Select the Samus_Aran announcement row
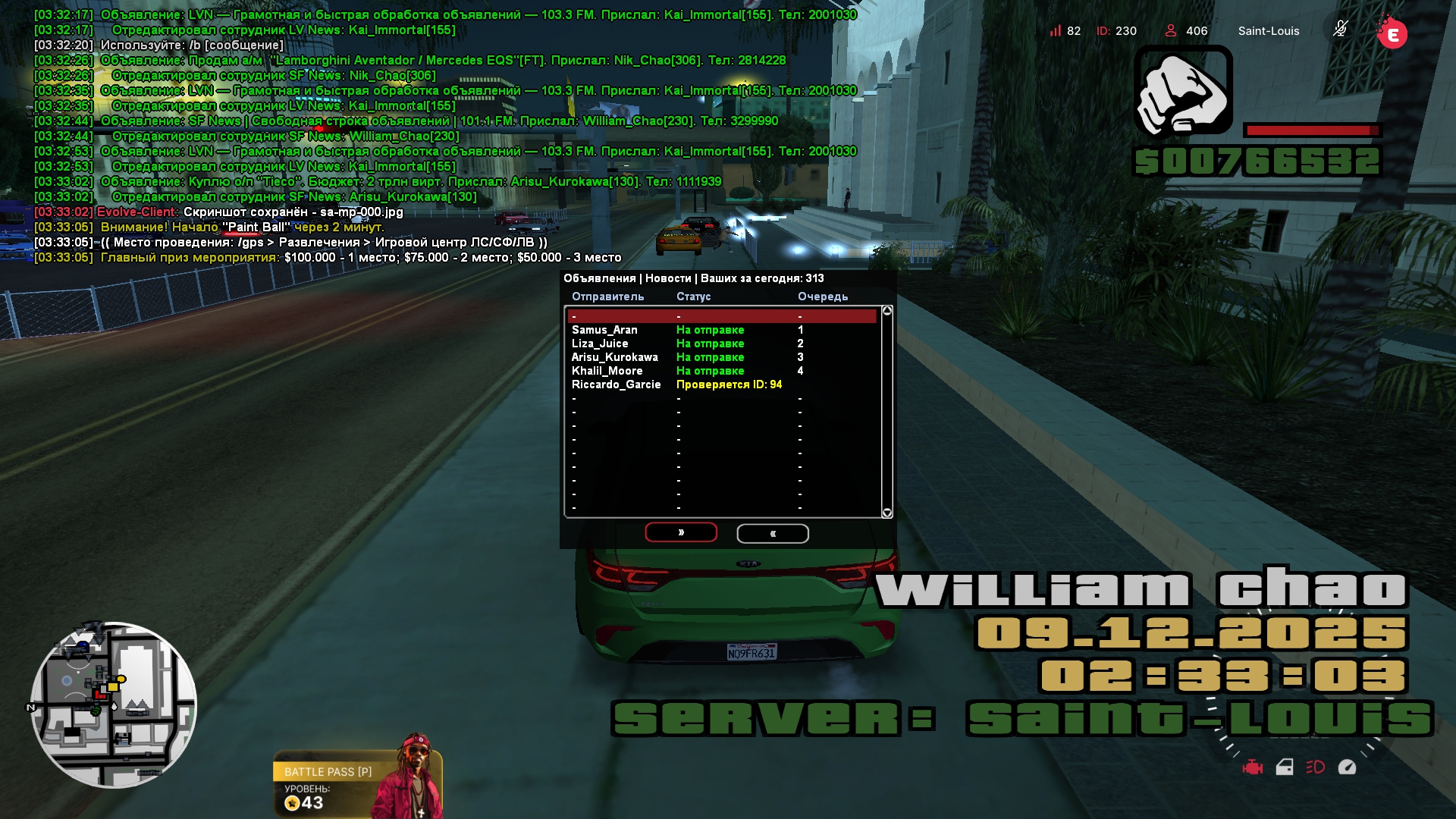The image size is (1456, 819). (x=722, y=330)
